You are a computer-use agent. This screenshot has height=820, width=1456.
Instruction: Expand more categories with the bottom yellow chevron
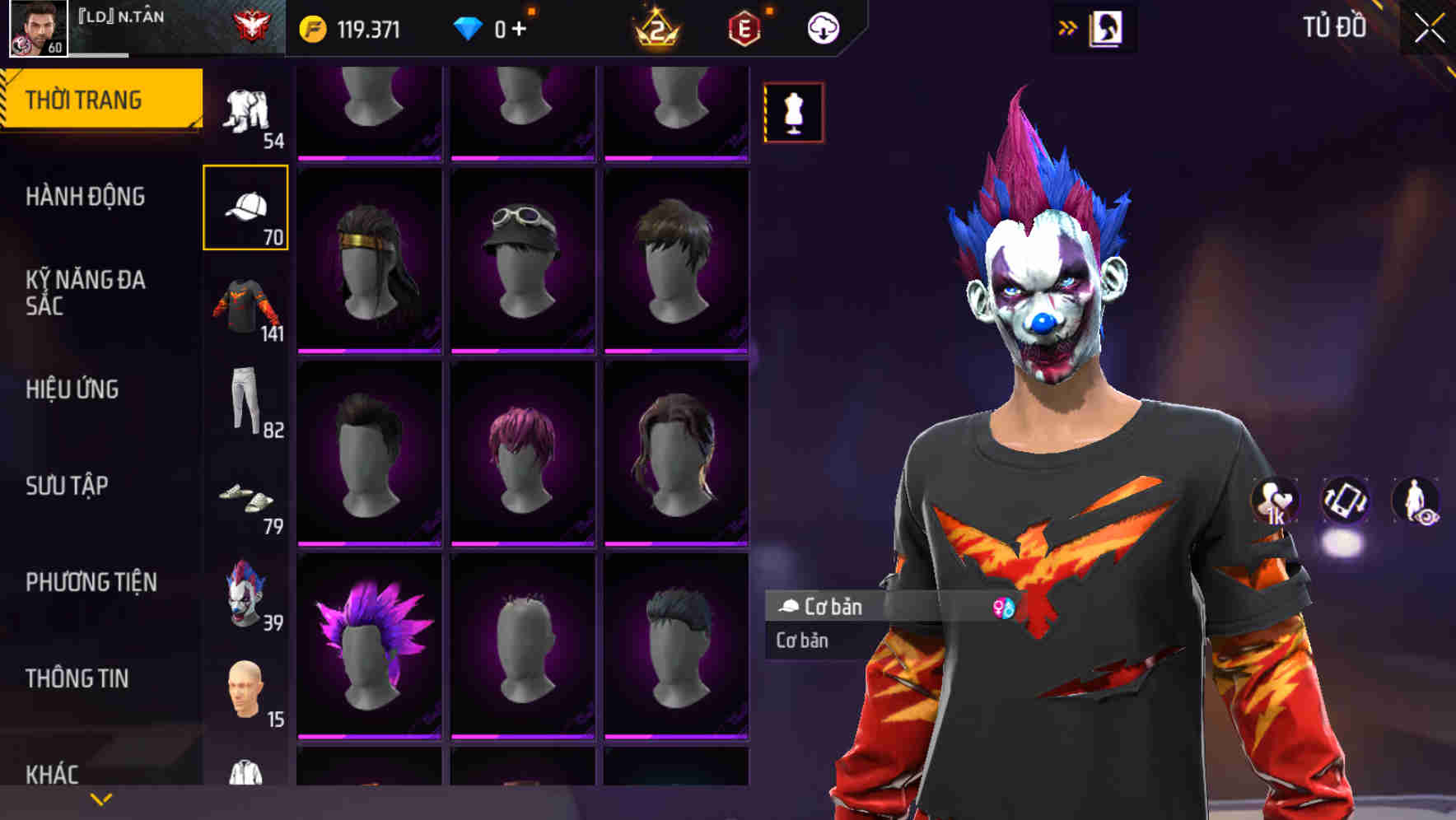point(99,799)
